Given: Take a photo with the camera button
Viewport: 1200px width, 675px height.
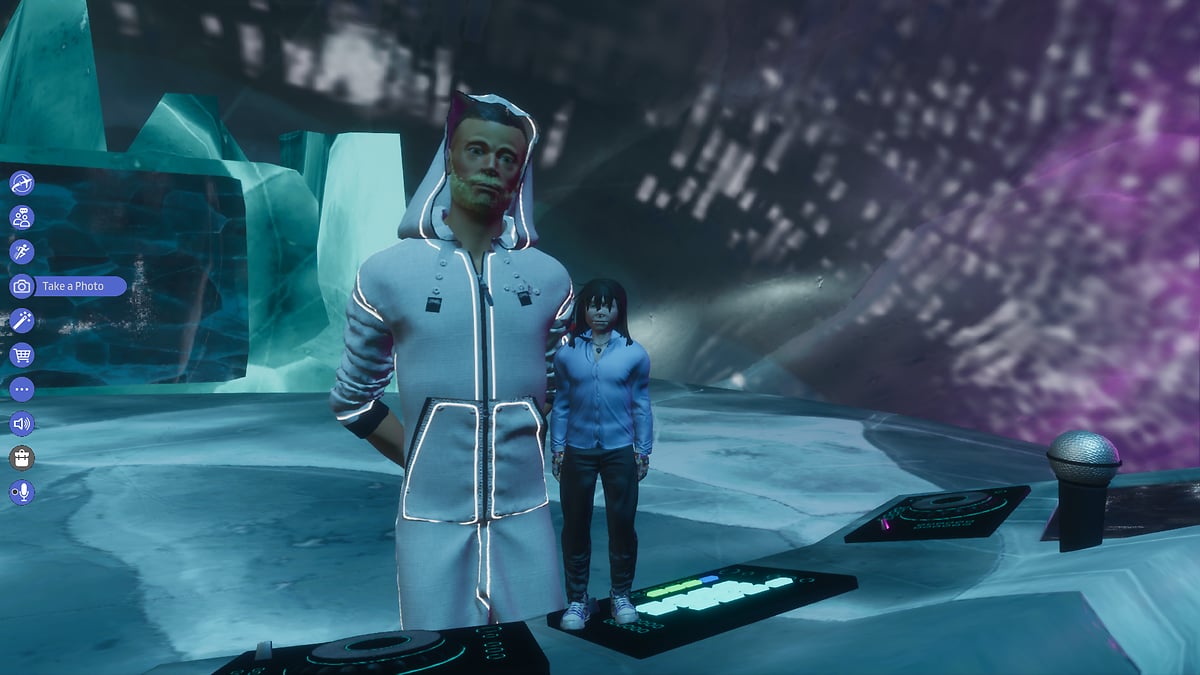Looking at the screenshot, I should [22, 287].
